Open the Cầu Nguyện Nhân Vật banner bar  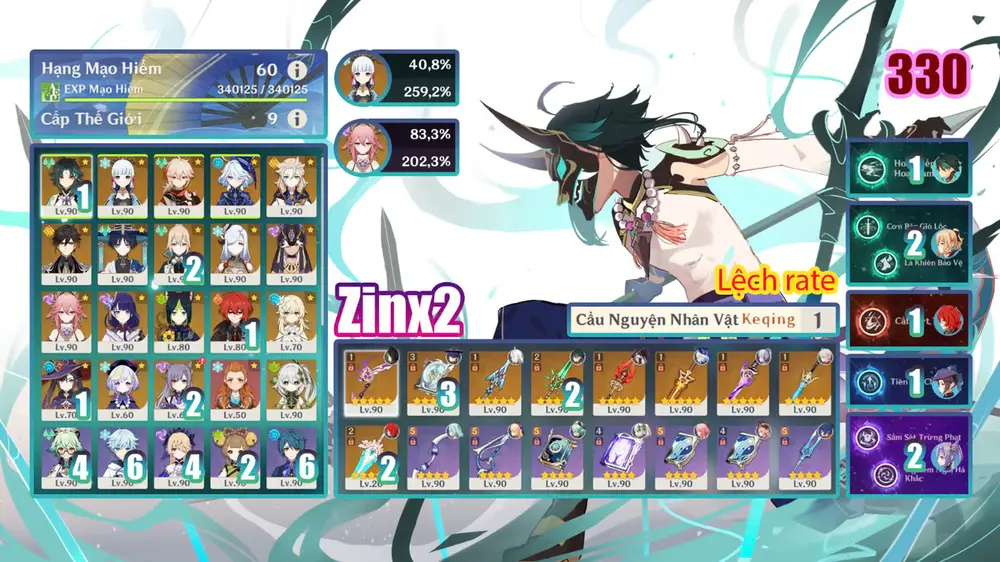[702, 320]
